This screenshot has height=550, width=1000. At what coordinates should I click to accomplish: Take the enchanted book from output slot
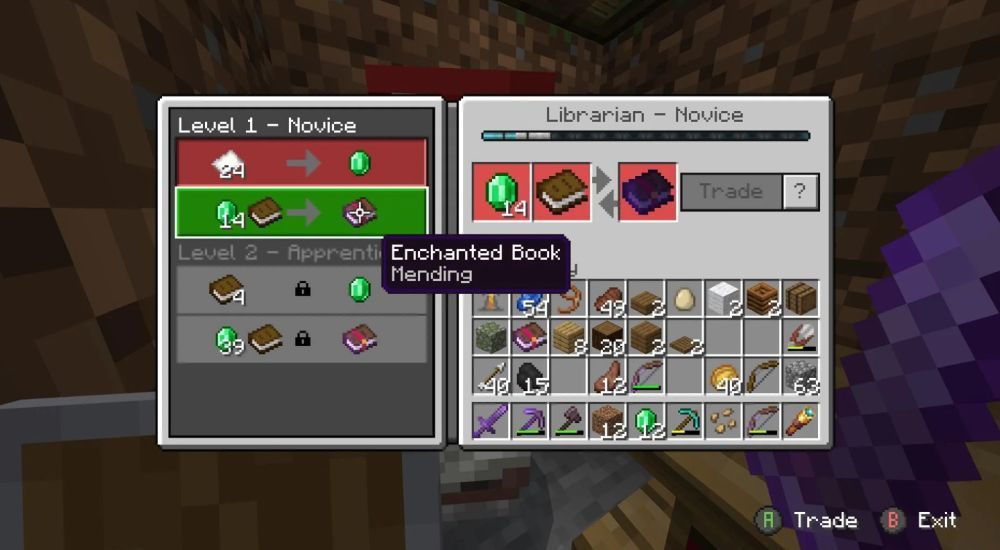click(x=648, y=192)
